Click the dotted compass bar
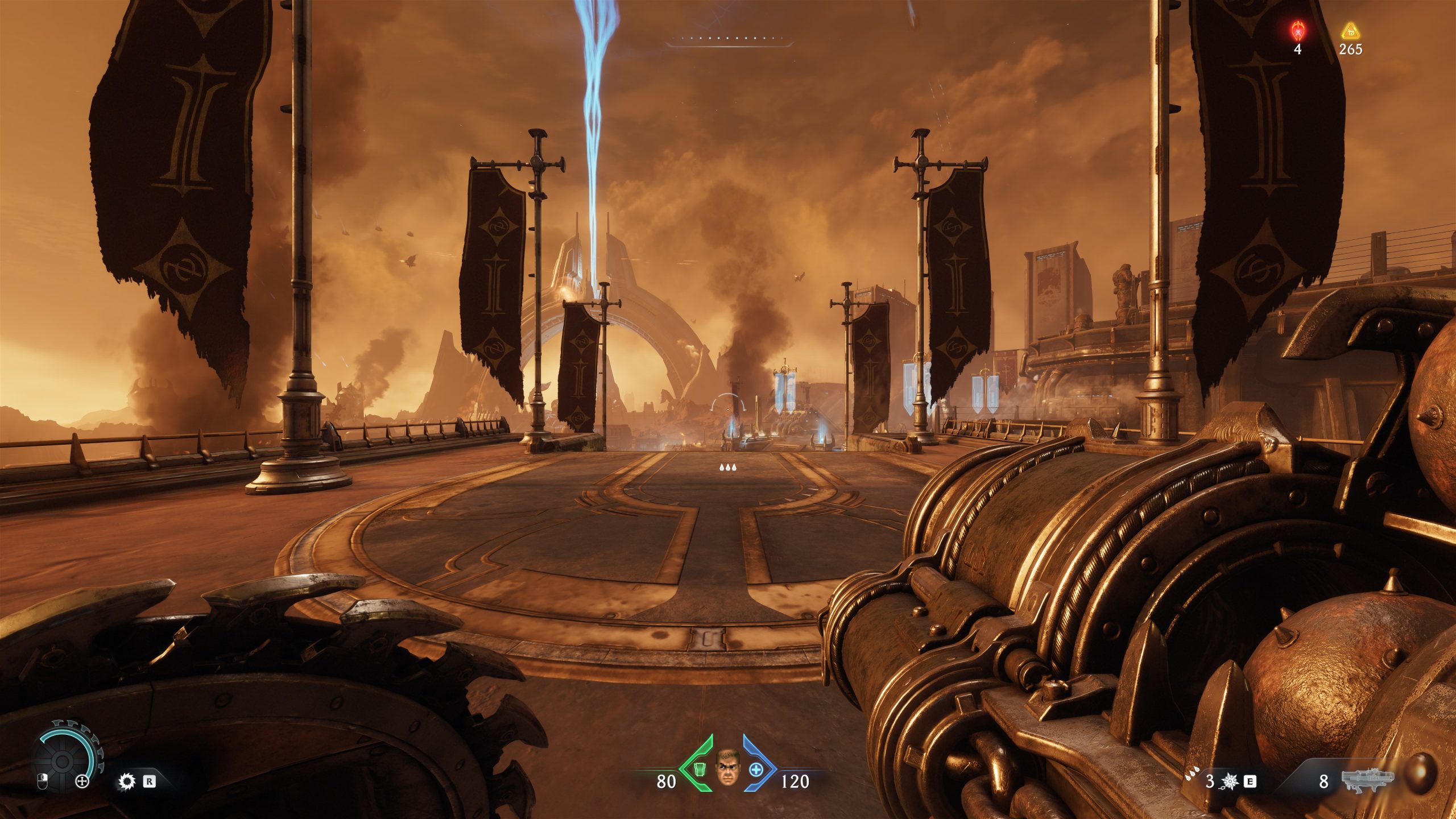 [x=729, y=40]
